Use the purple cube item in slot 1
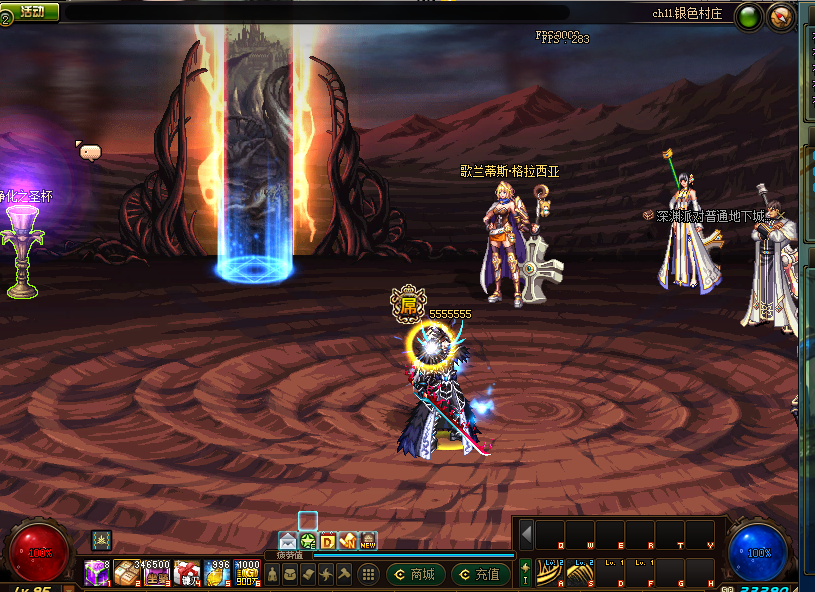 pos(97,573)
